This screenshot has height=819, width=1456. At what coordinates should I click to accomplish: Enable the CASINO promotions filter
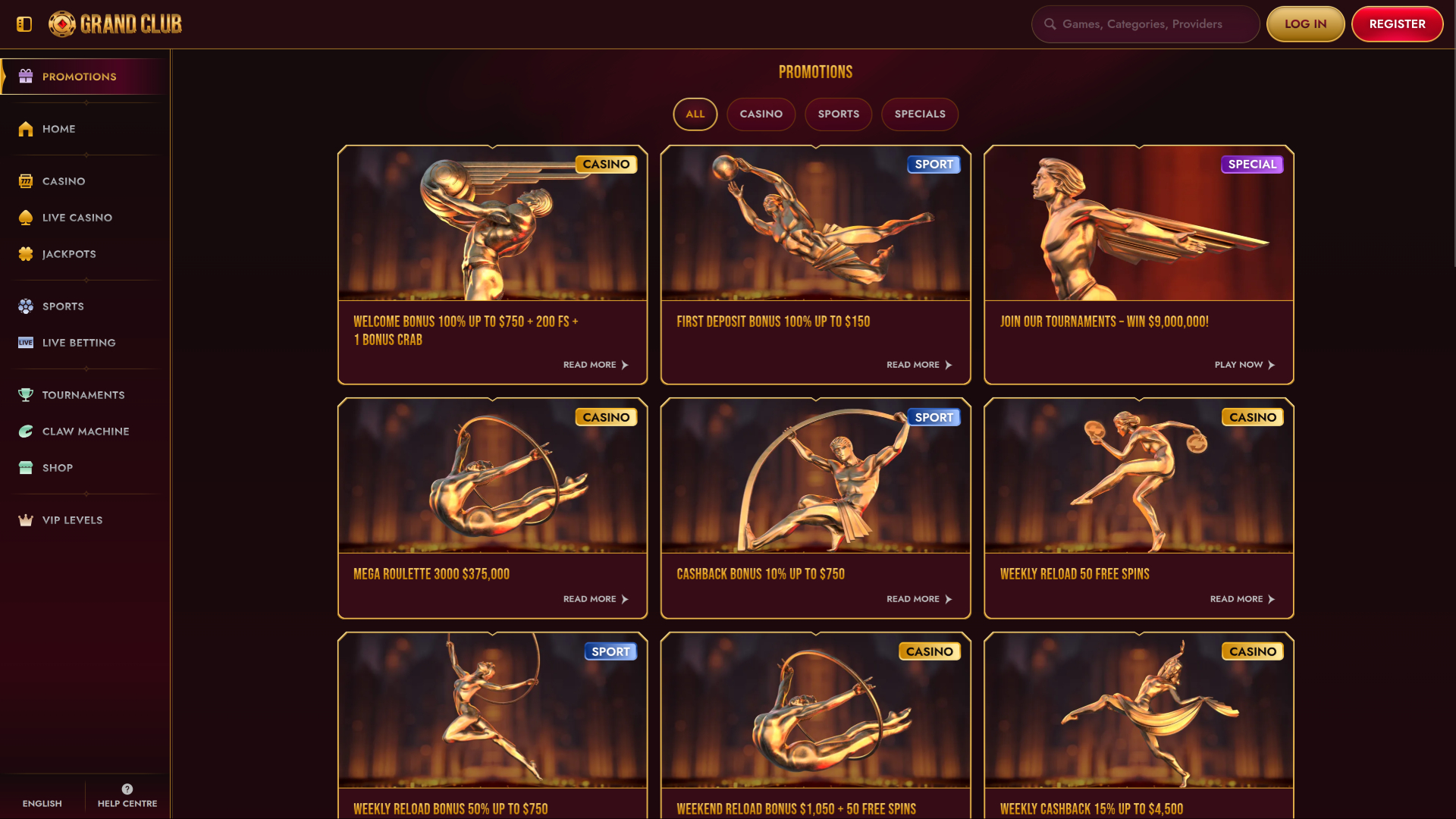761,114
